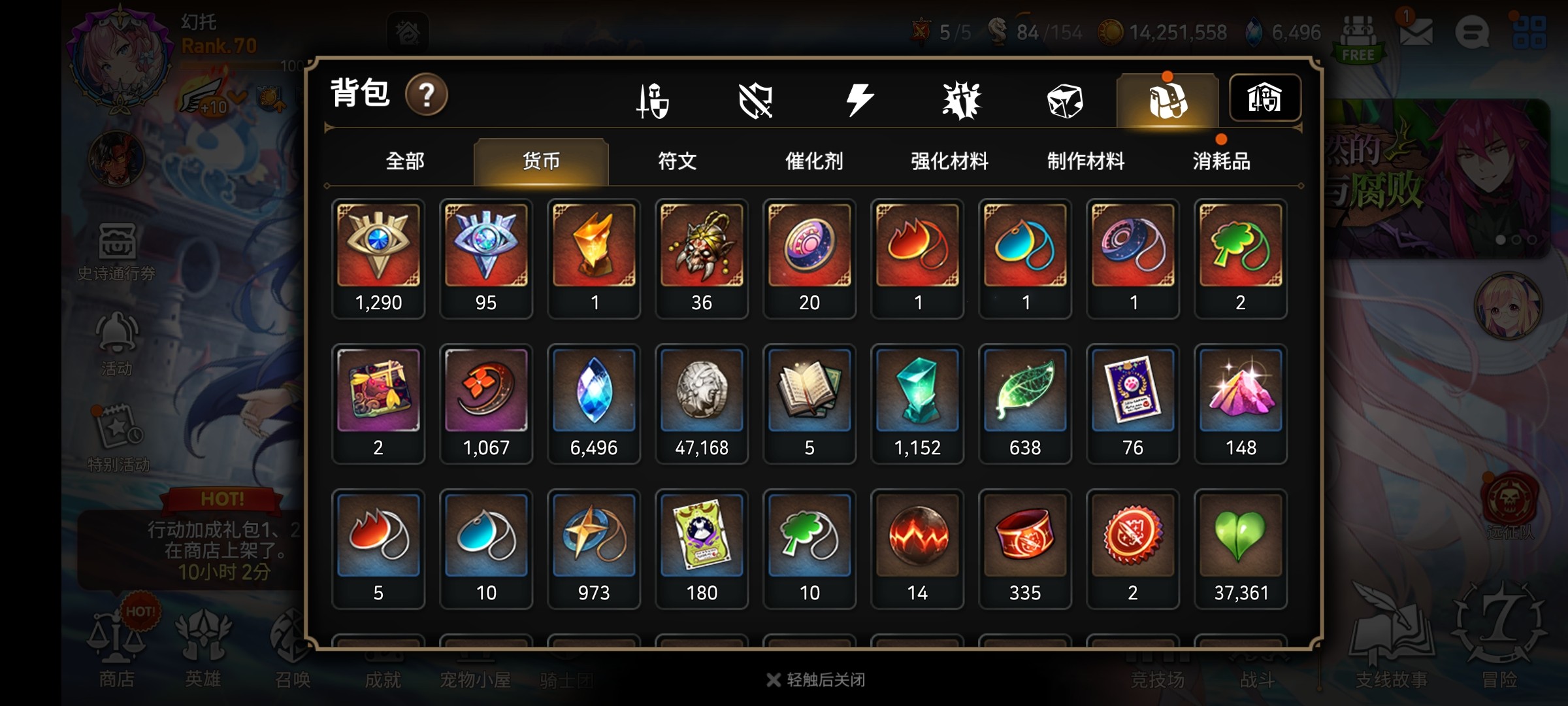Select the lightning bolt category icon
This screenshot has height=706, width=1568.
click(x=858, y=100)
